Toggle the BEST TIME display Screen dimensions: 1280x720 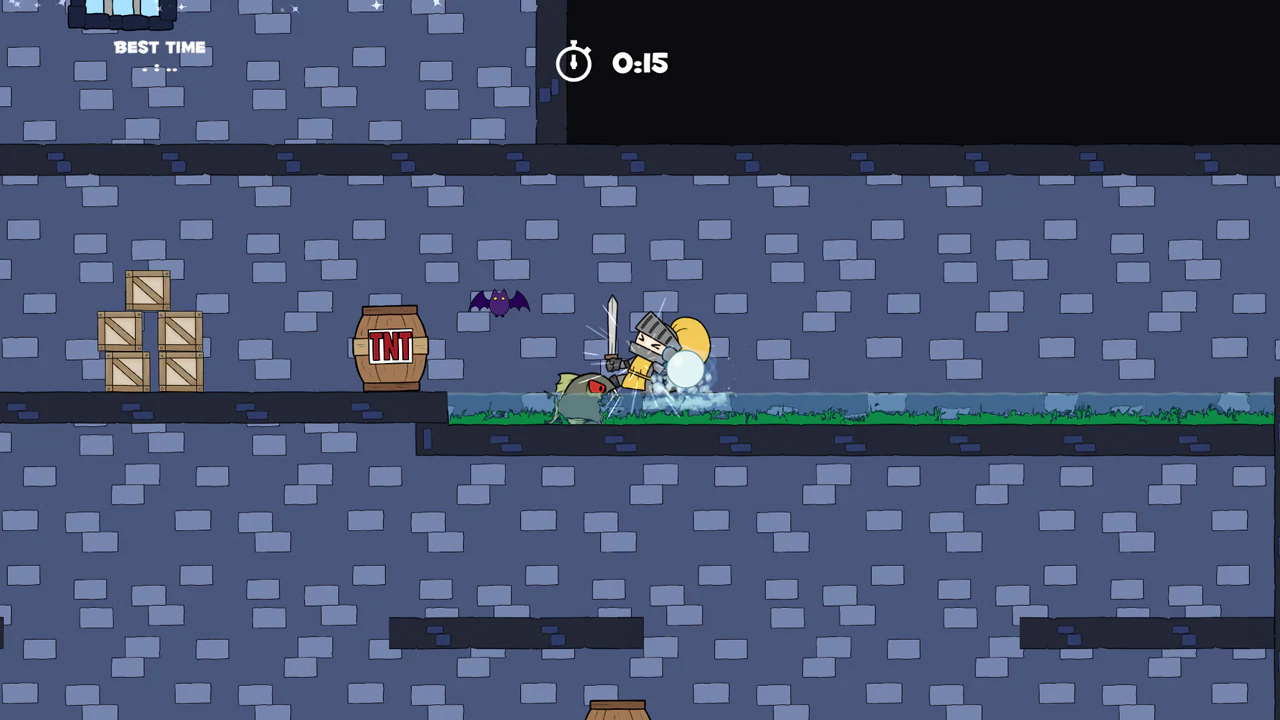(160, 47)
